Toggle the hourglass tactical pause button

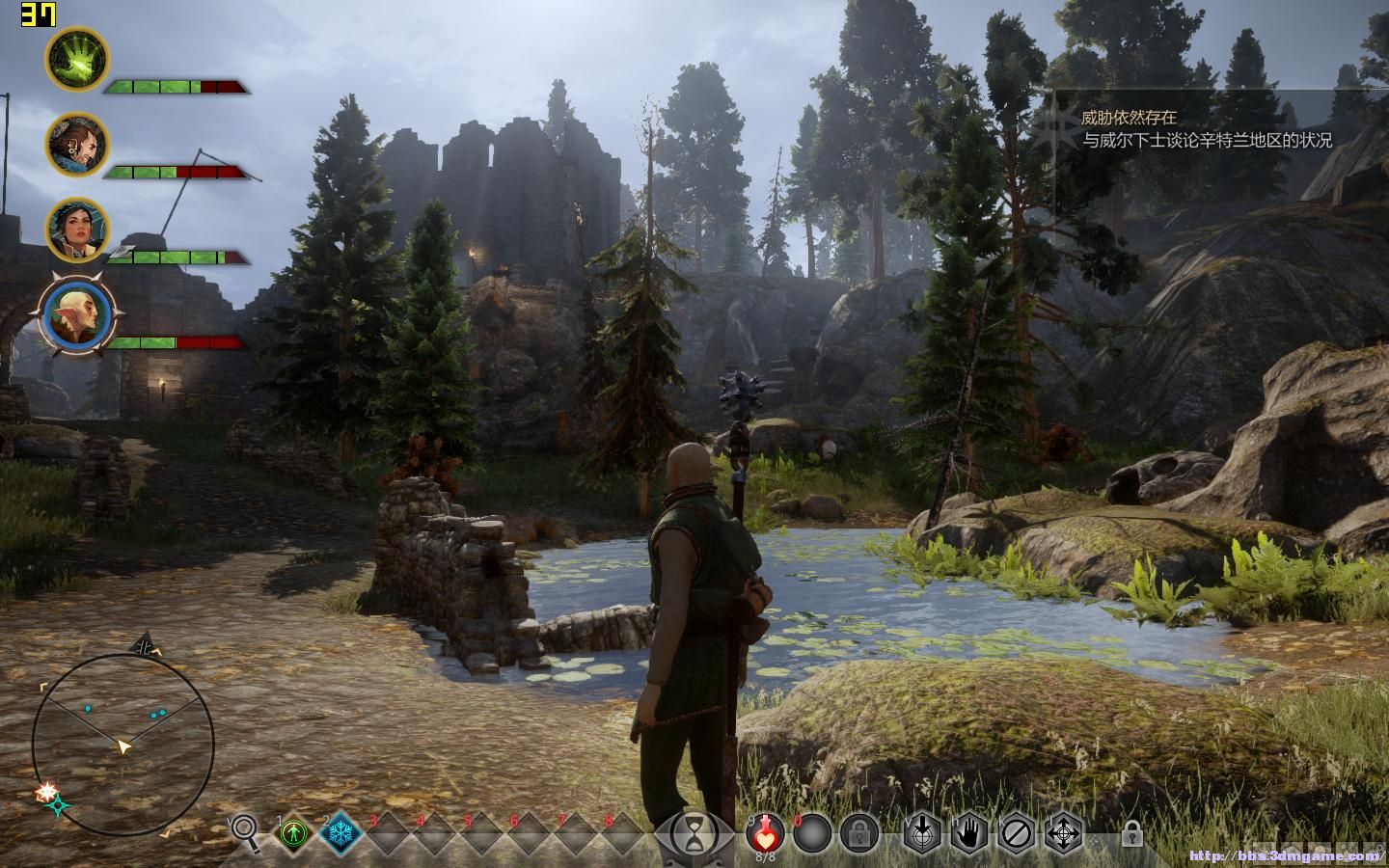coord(694,834)
